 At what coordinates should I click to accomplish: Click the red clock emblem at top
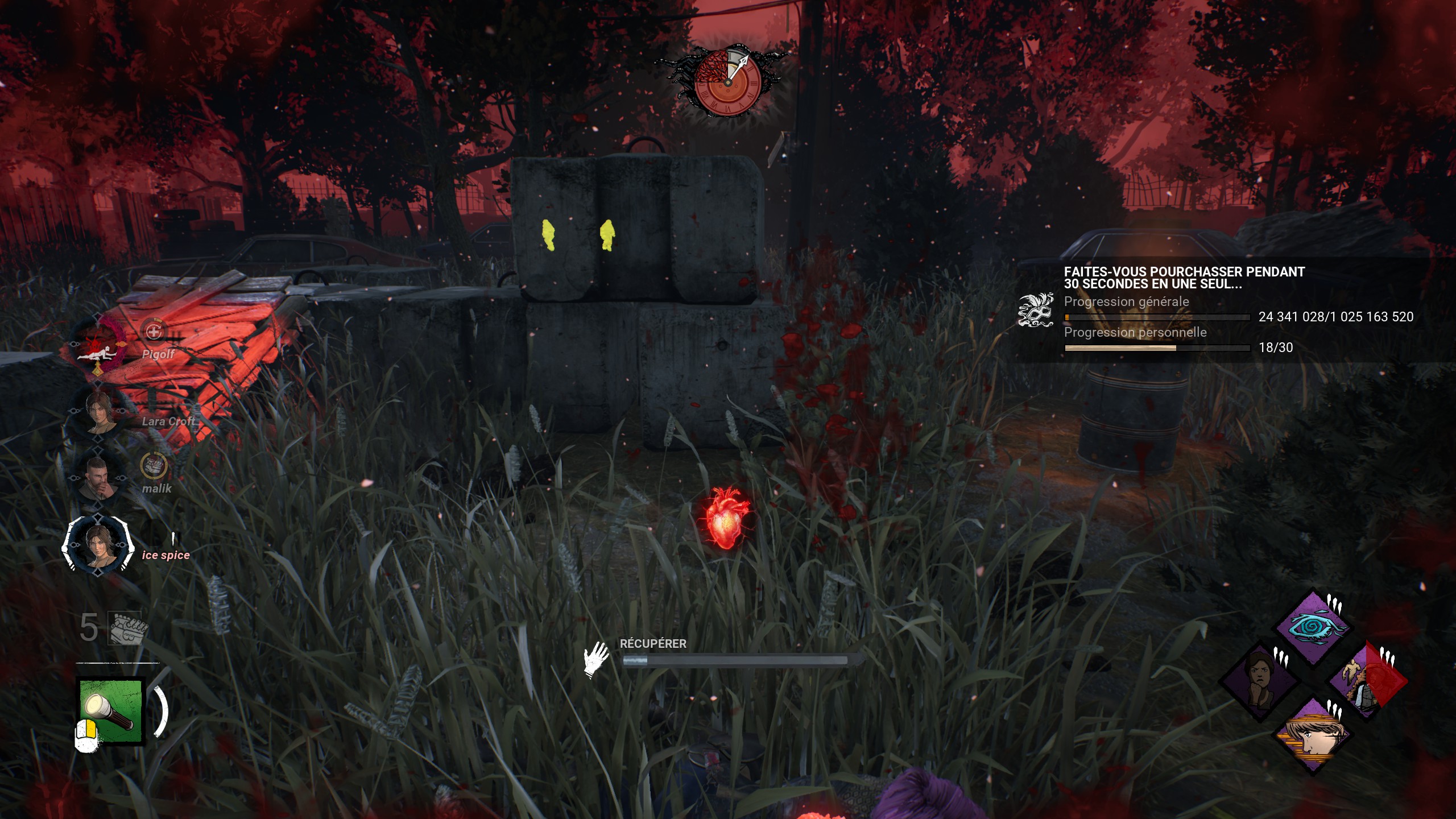coord(727,82)
